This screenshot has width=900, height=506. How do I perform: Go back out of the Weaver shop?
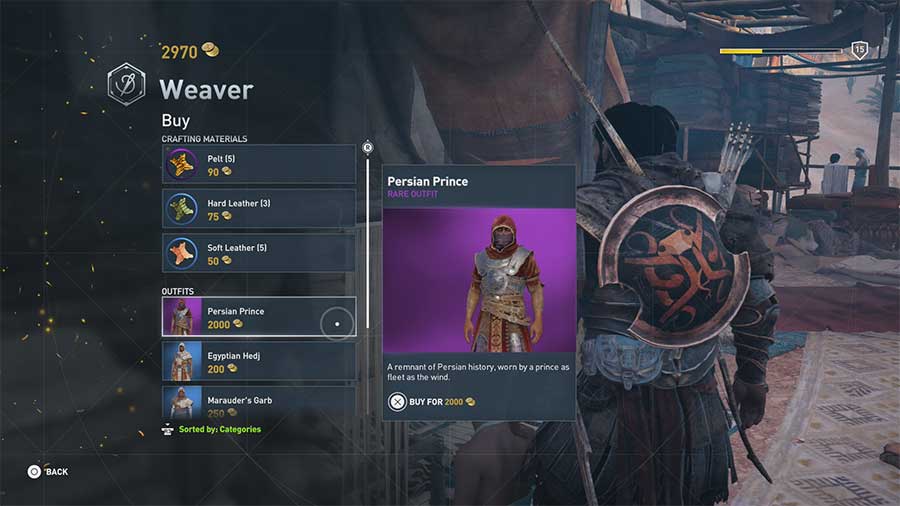[x=48, y=471]
